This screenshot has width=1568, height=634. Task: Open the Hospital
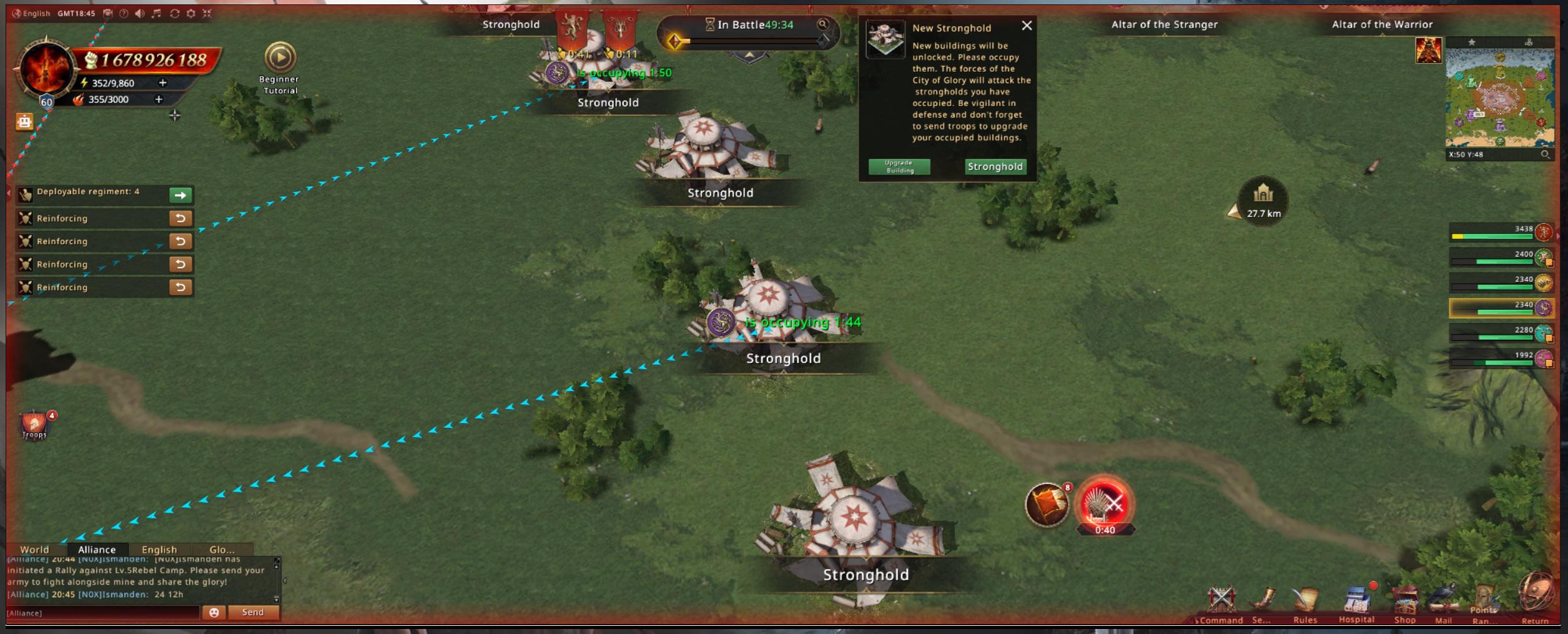tap(1356, 603)
